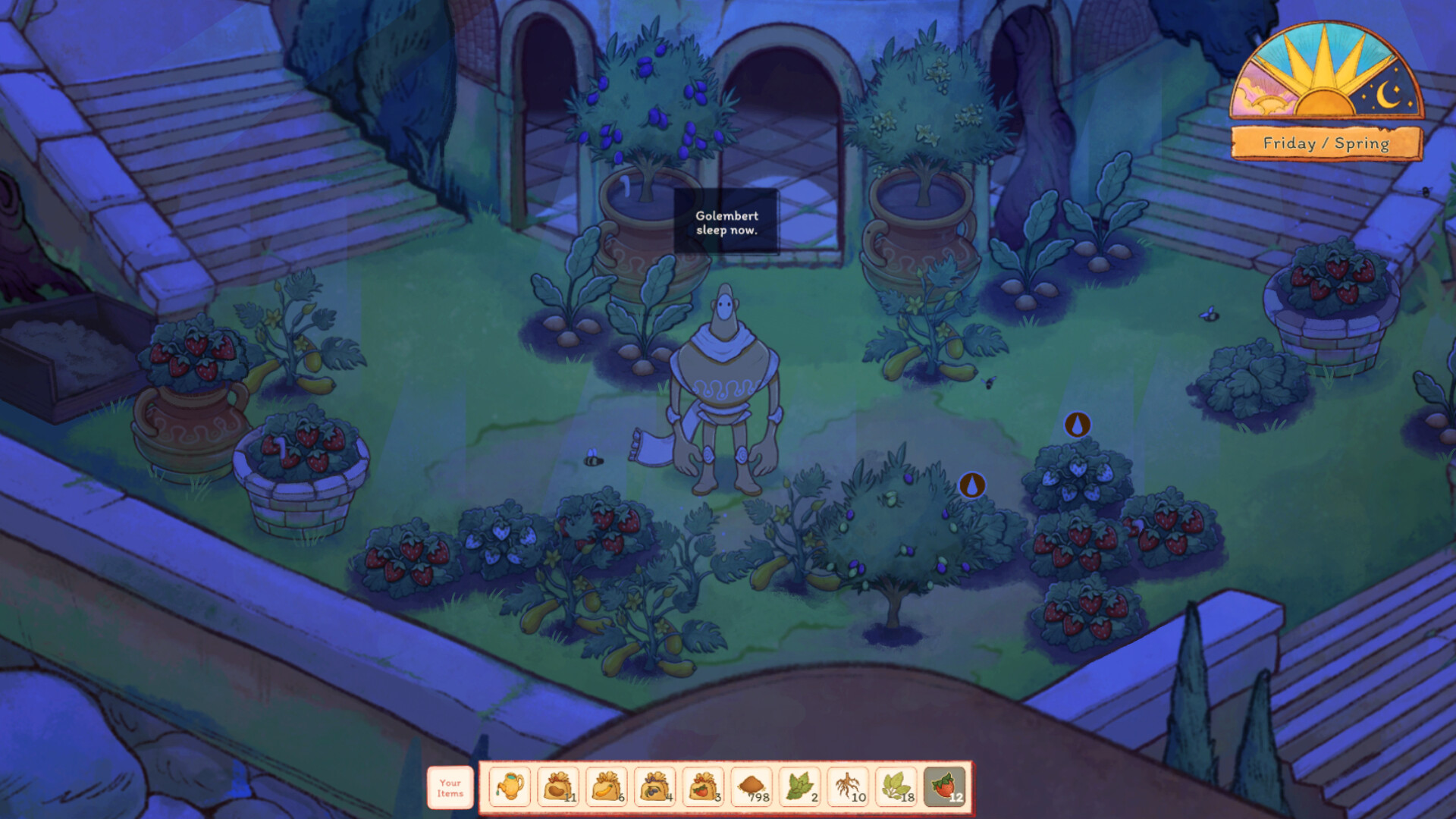Select the leafy sprout item showing 18

(x=895, y=786)
